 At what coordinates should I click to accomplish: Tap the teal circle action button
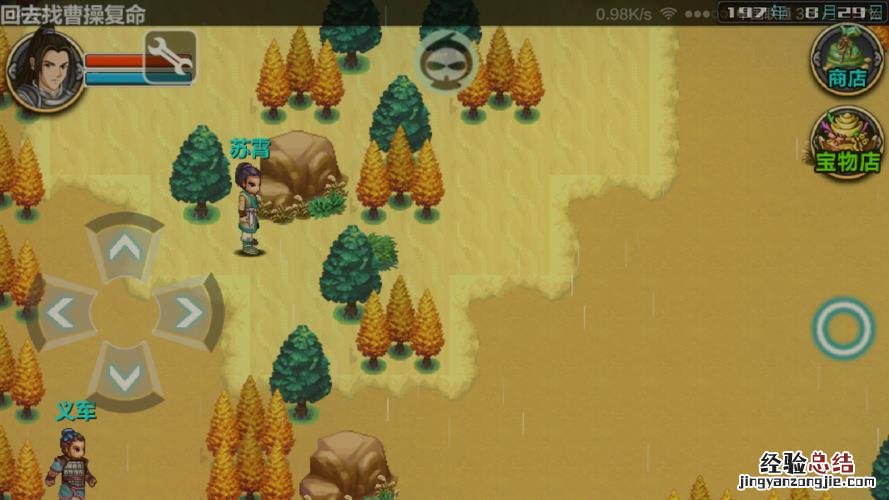click(843, 328)
